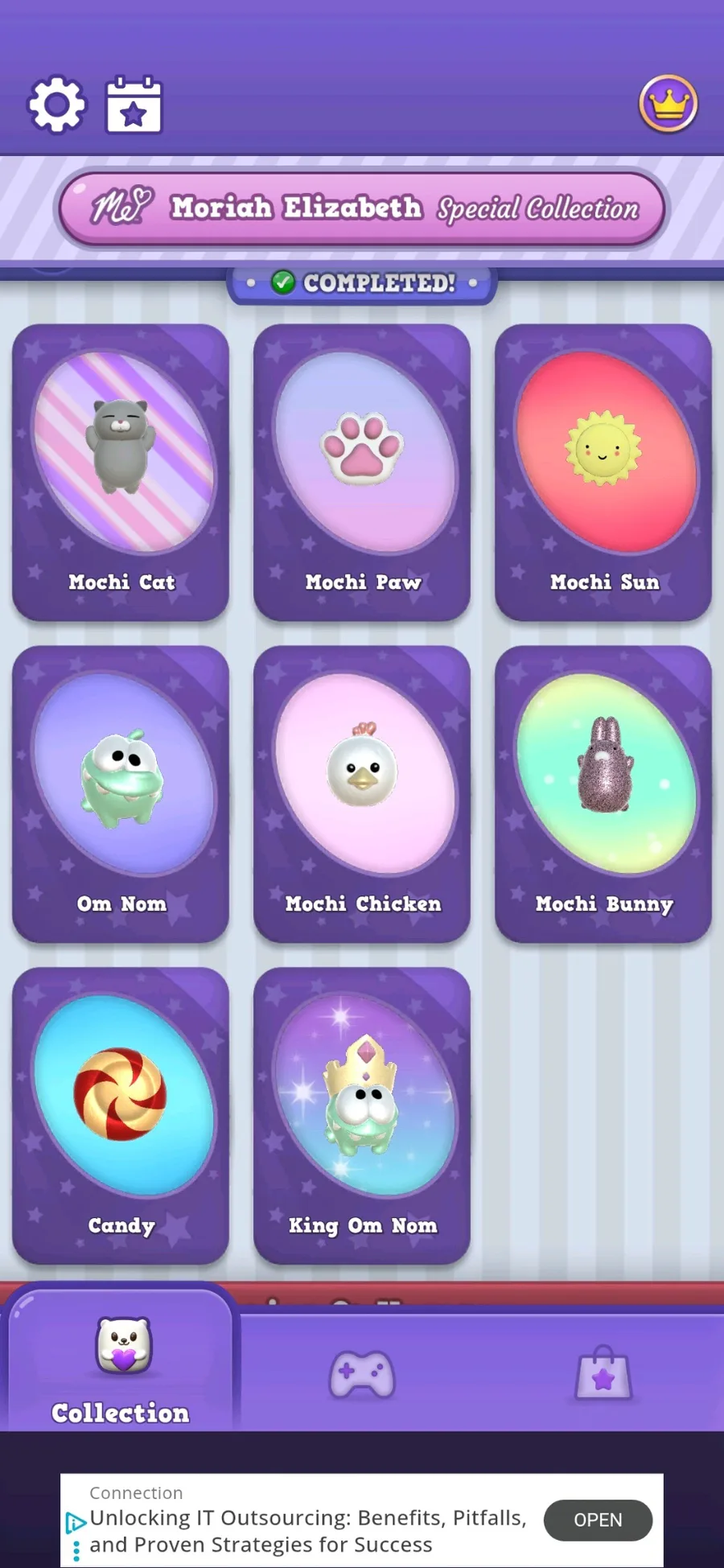Open the calendar star events icon

click(134, 105)
